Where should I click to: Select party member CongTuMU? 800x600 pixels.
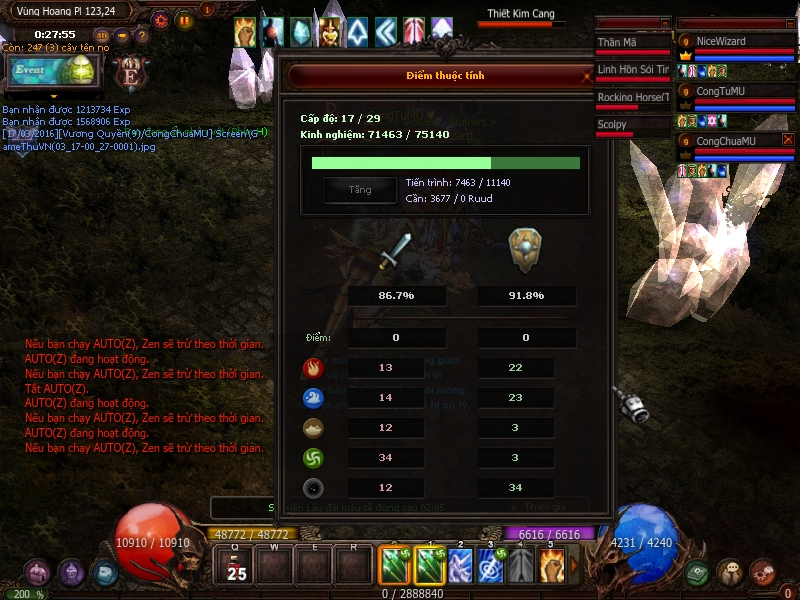[x=735, y=91]
